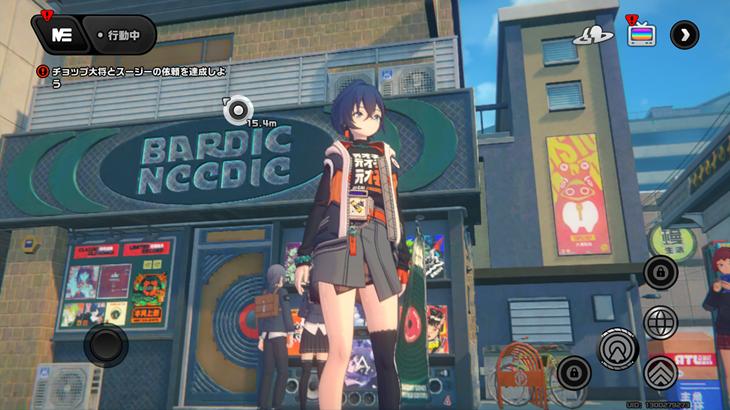Tap the globe icon button
This screenshot has height=410, width=730.
(x=660, y=322)
